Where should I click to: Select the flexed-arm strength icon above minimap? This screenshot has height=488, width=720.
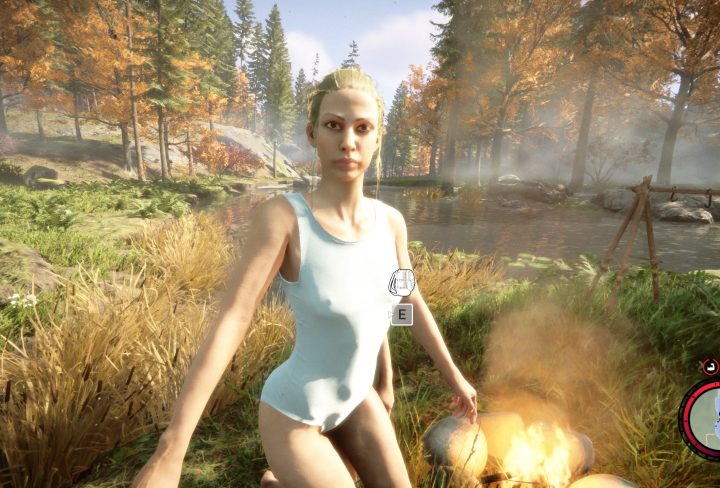tap(710, 367)
